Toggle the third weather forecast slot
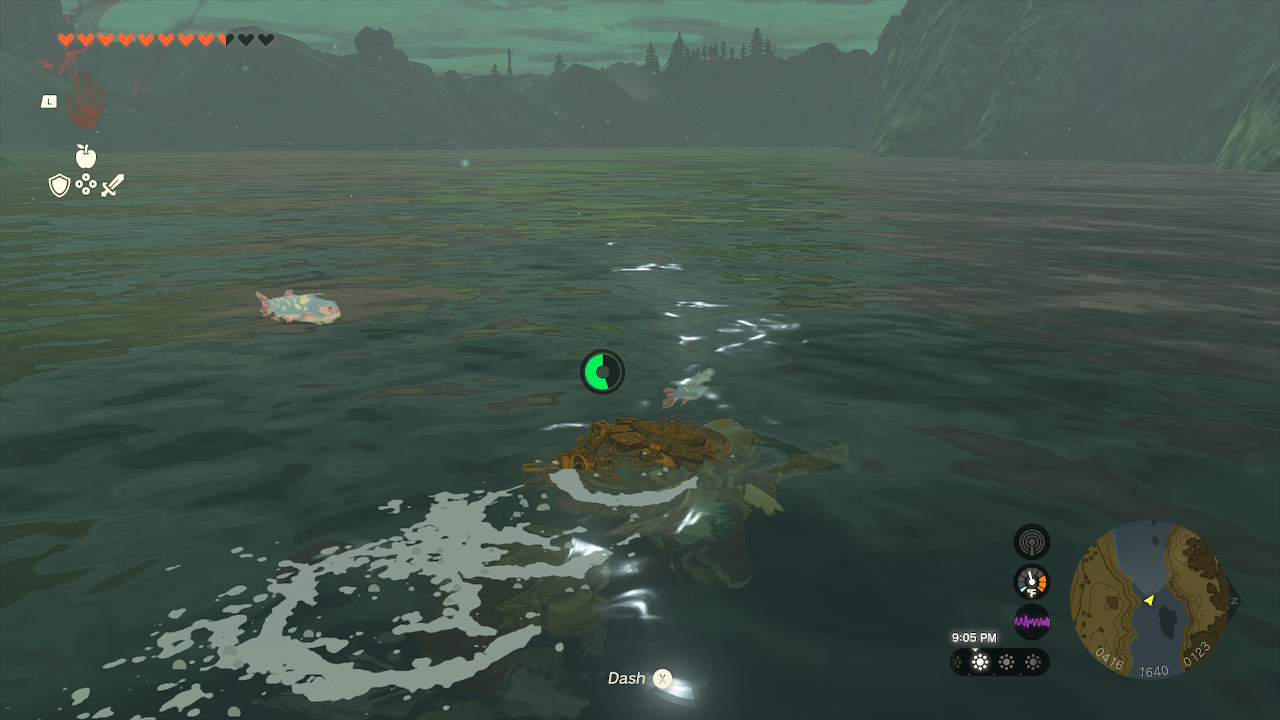 coord(1032,662)
